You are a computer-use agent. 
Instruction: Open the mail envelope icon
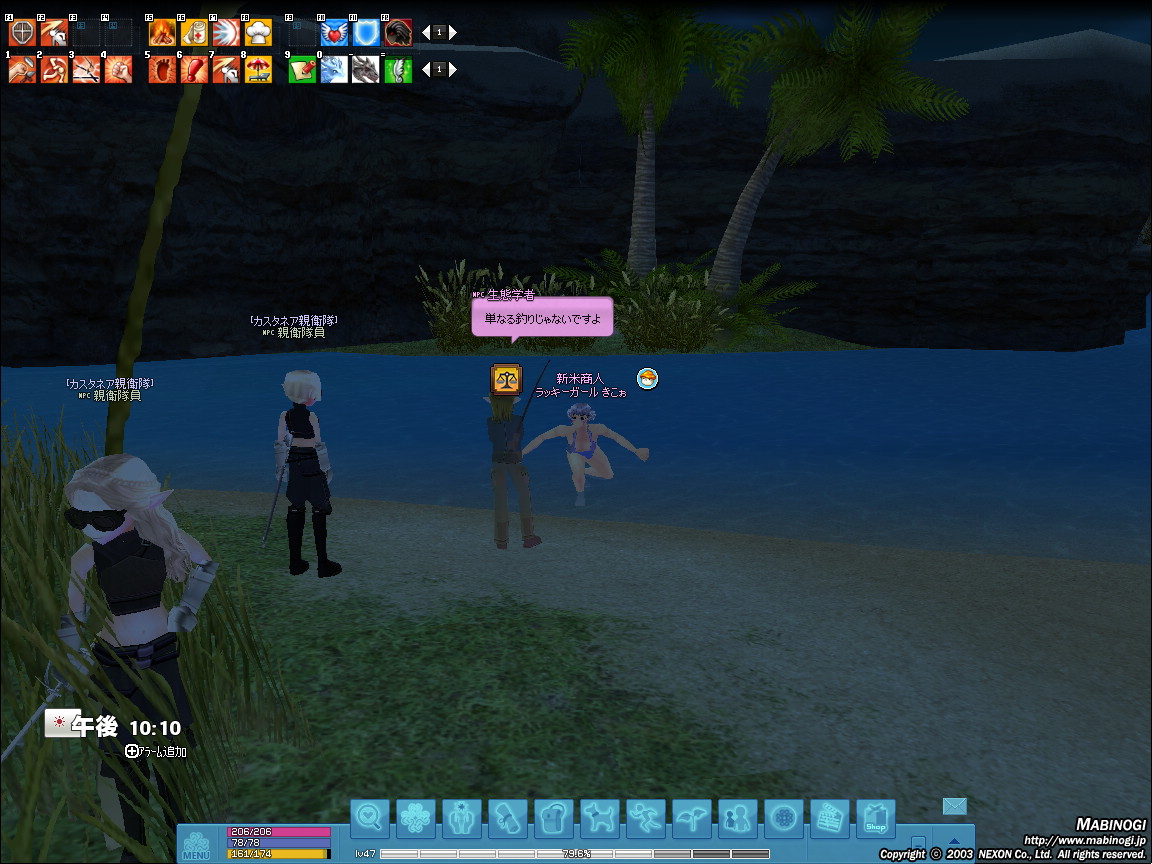click(x=955, y=806)
